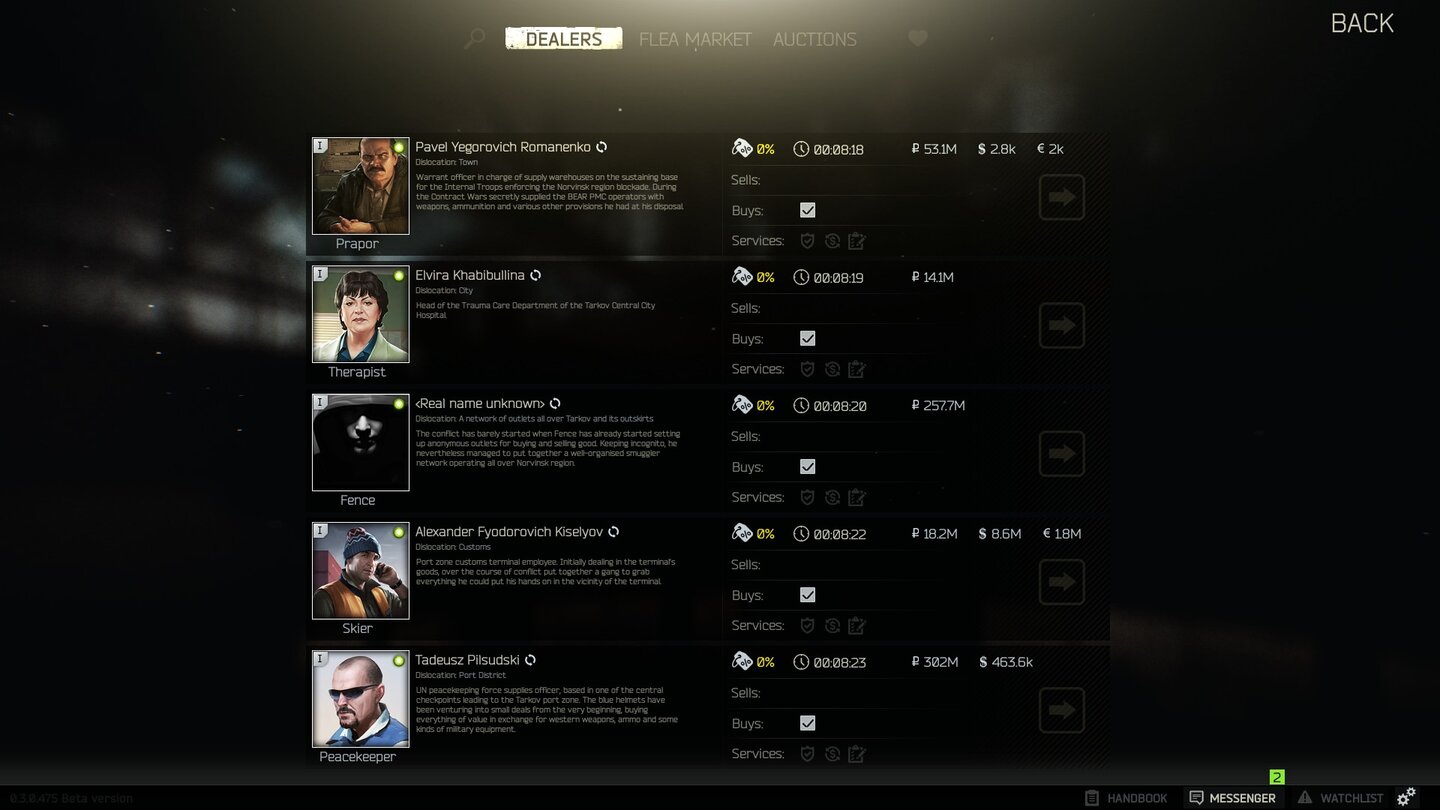1440x810 pixels.
Task: Switch to the Flea Market tab
Action: (695, 39)
